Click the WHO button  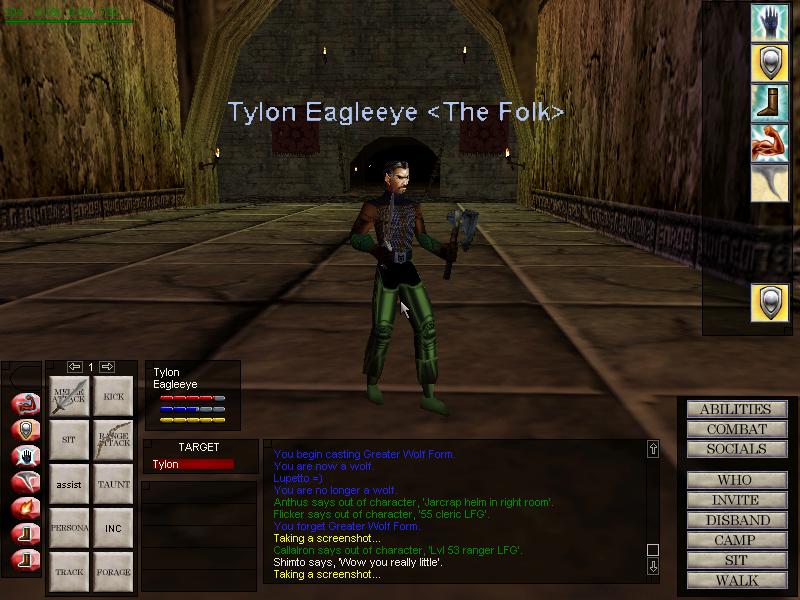pos(735,480)
